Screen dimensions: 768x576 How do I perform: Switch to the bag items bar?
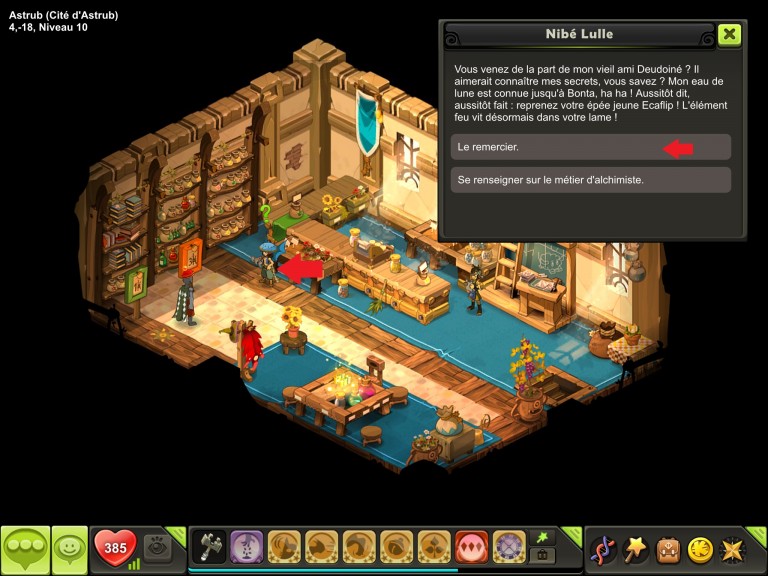[x=543, y=556]
